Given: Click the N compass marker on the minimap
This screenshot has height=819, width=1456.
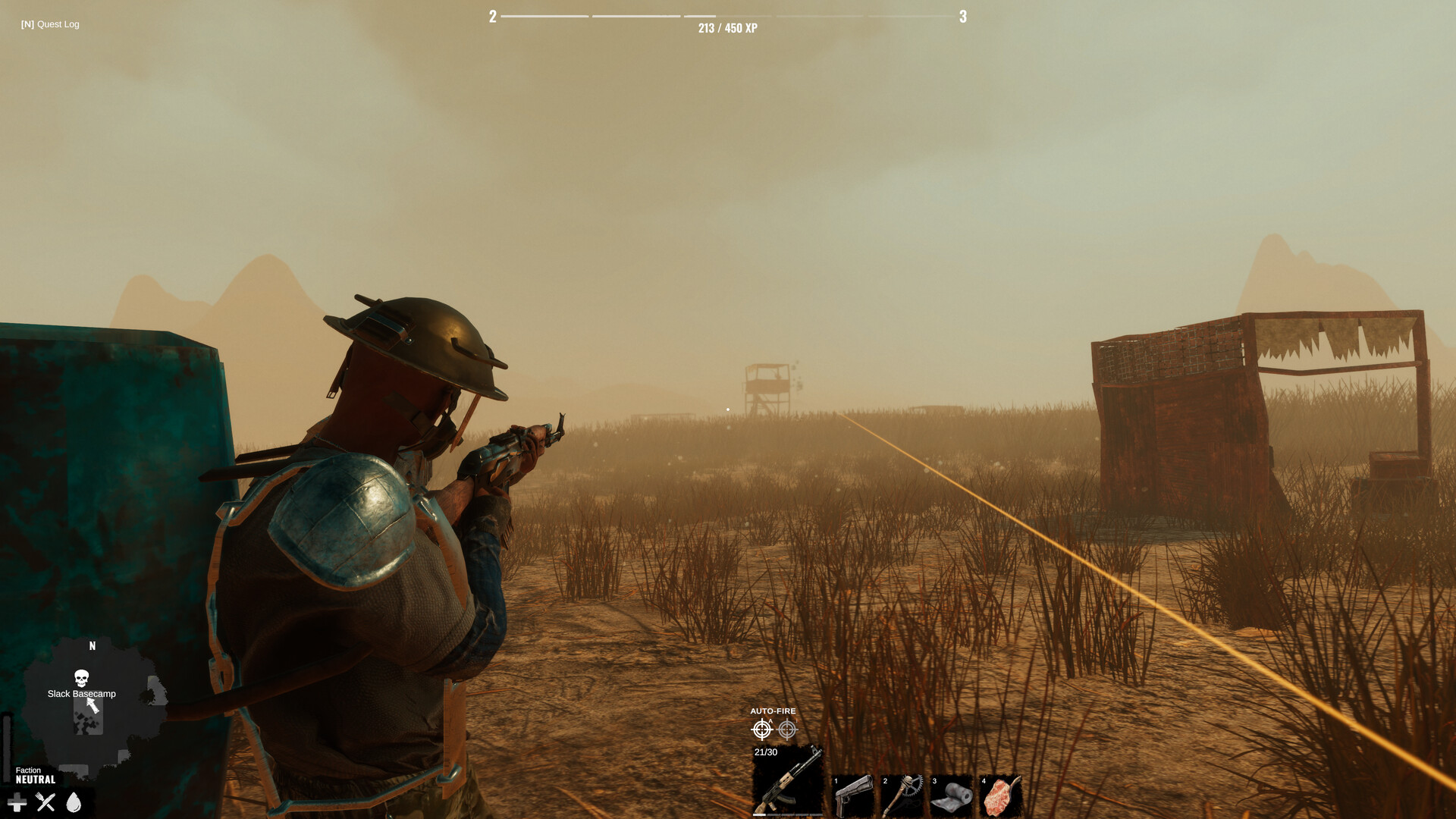Looking at the screenshot, I should 91,645.
